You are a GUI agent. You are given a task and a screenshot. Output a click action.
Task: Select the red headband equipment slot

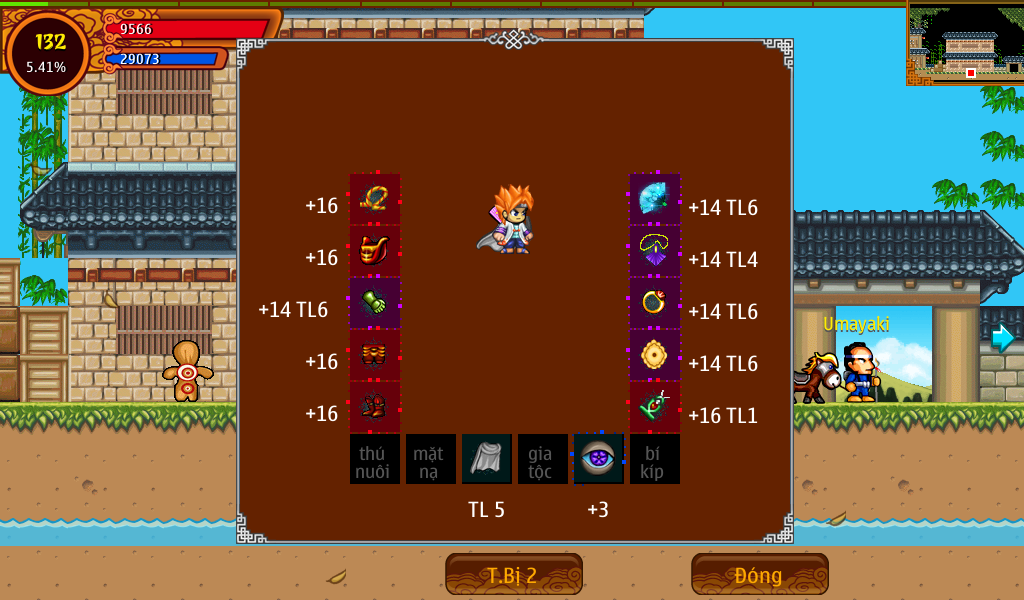(x=375, y=200)
